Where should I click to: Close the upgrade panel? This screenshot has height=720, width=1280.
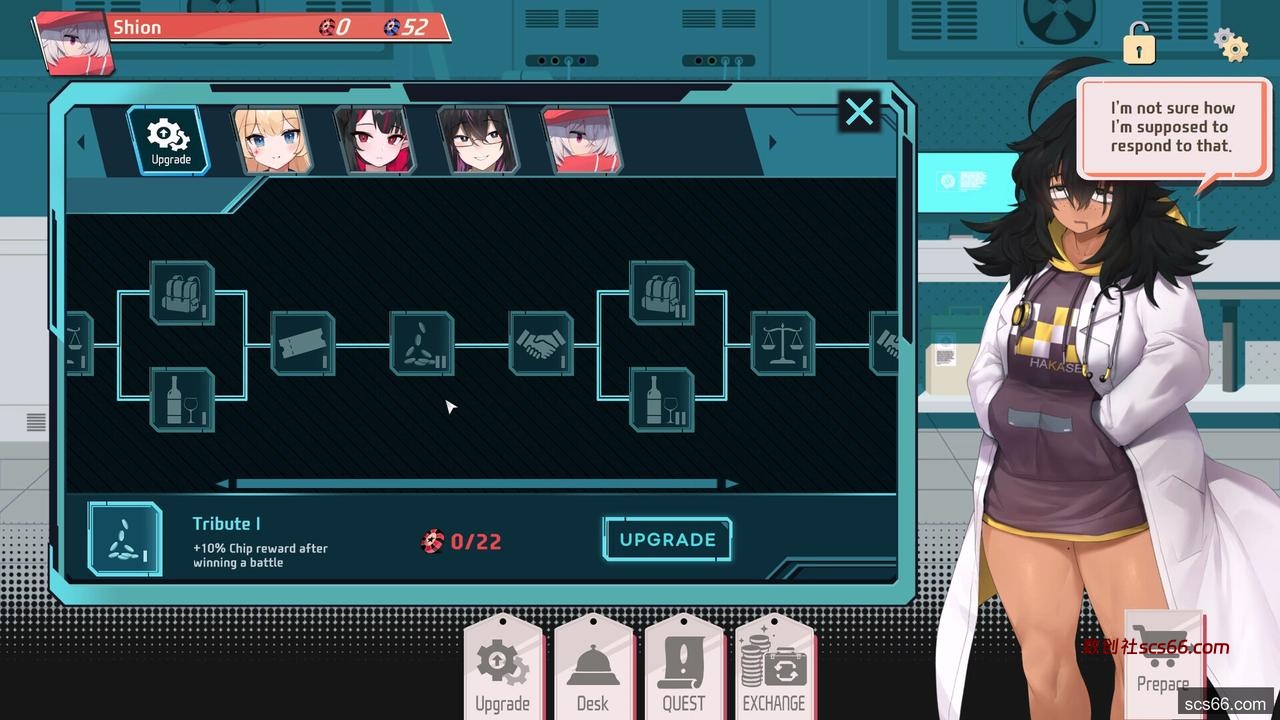tap(859, 112)
